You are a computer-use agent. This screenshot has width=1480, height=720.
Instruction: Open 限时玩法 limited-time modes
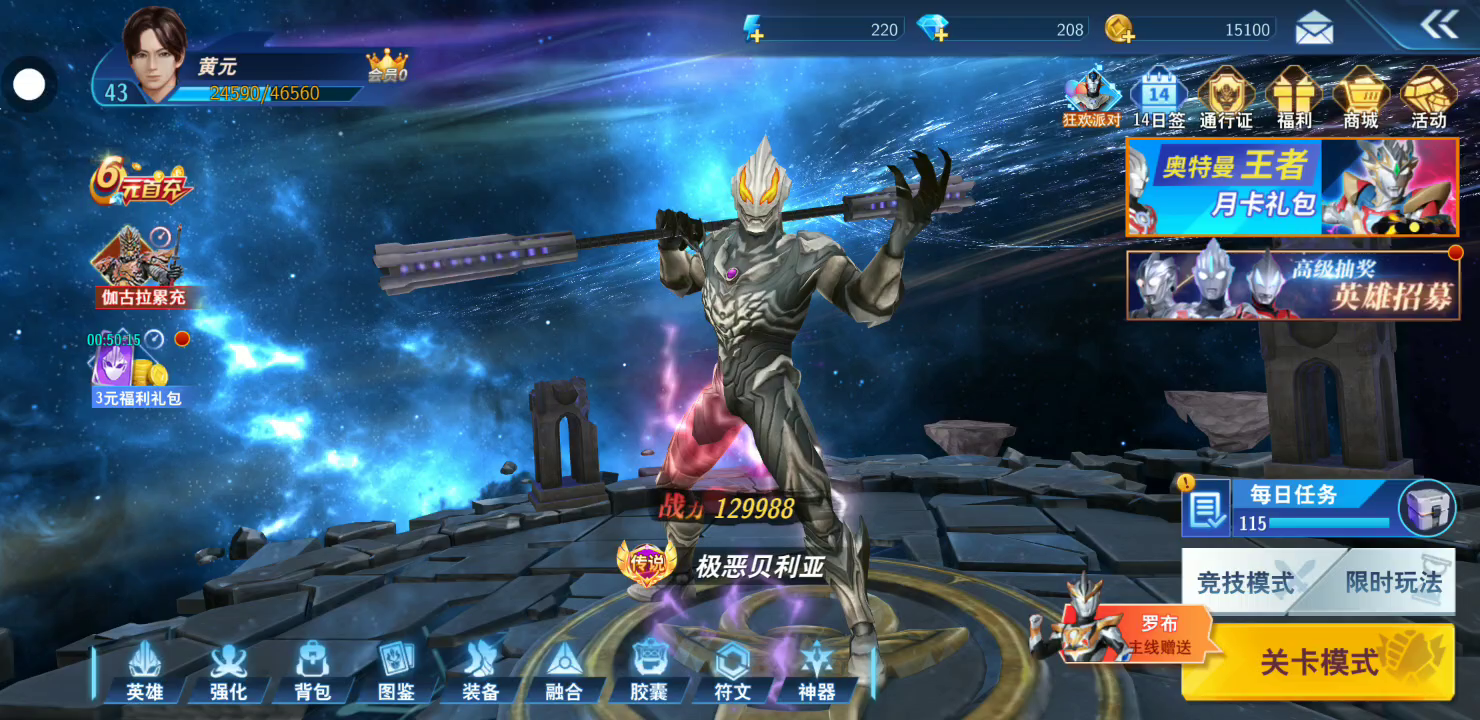(x=1393, y=582)
